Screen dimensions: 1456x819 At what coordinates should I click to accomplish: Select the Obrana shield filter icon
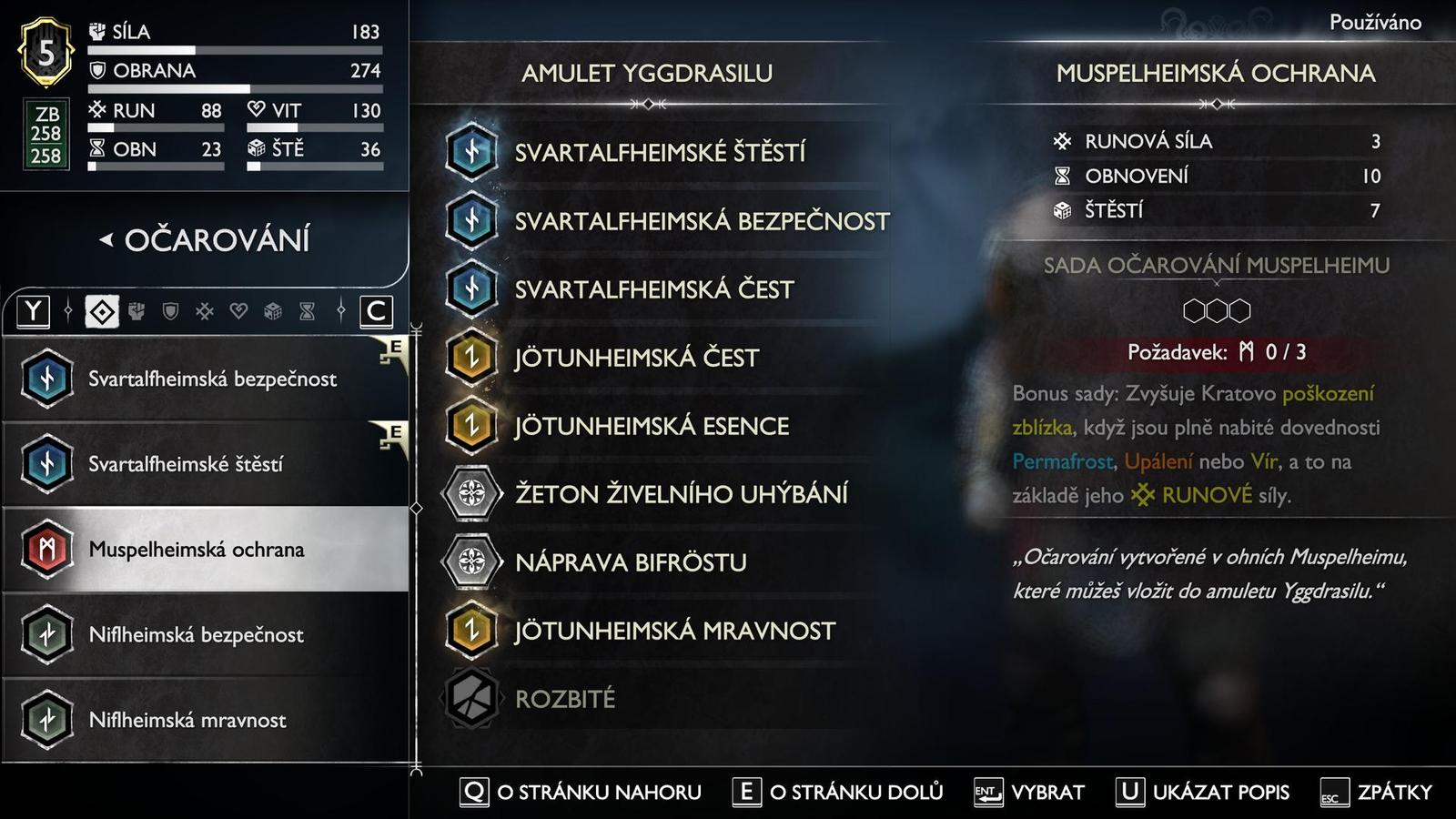[x=171, y=312]
